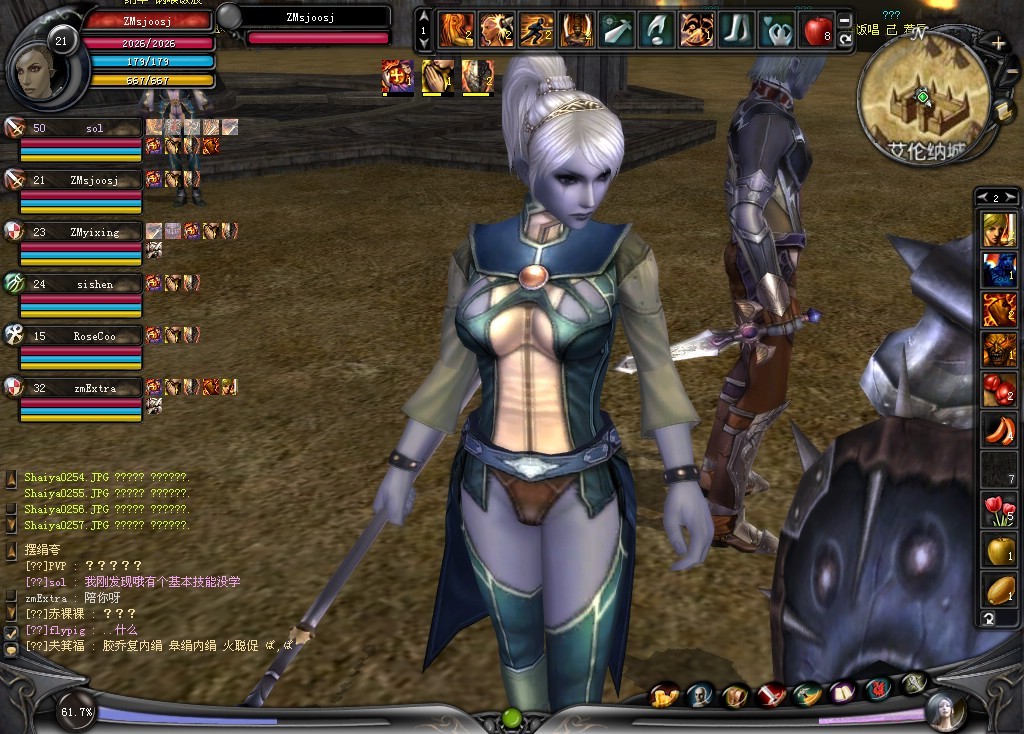Select party member RoseCoo
Viewport: 1024px width, 734px height.
(x=94, y=336)
